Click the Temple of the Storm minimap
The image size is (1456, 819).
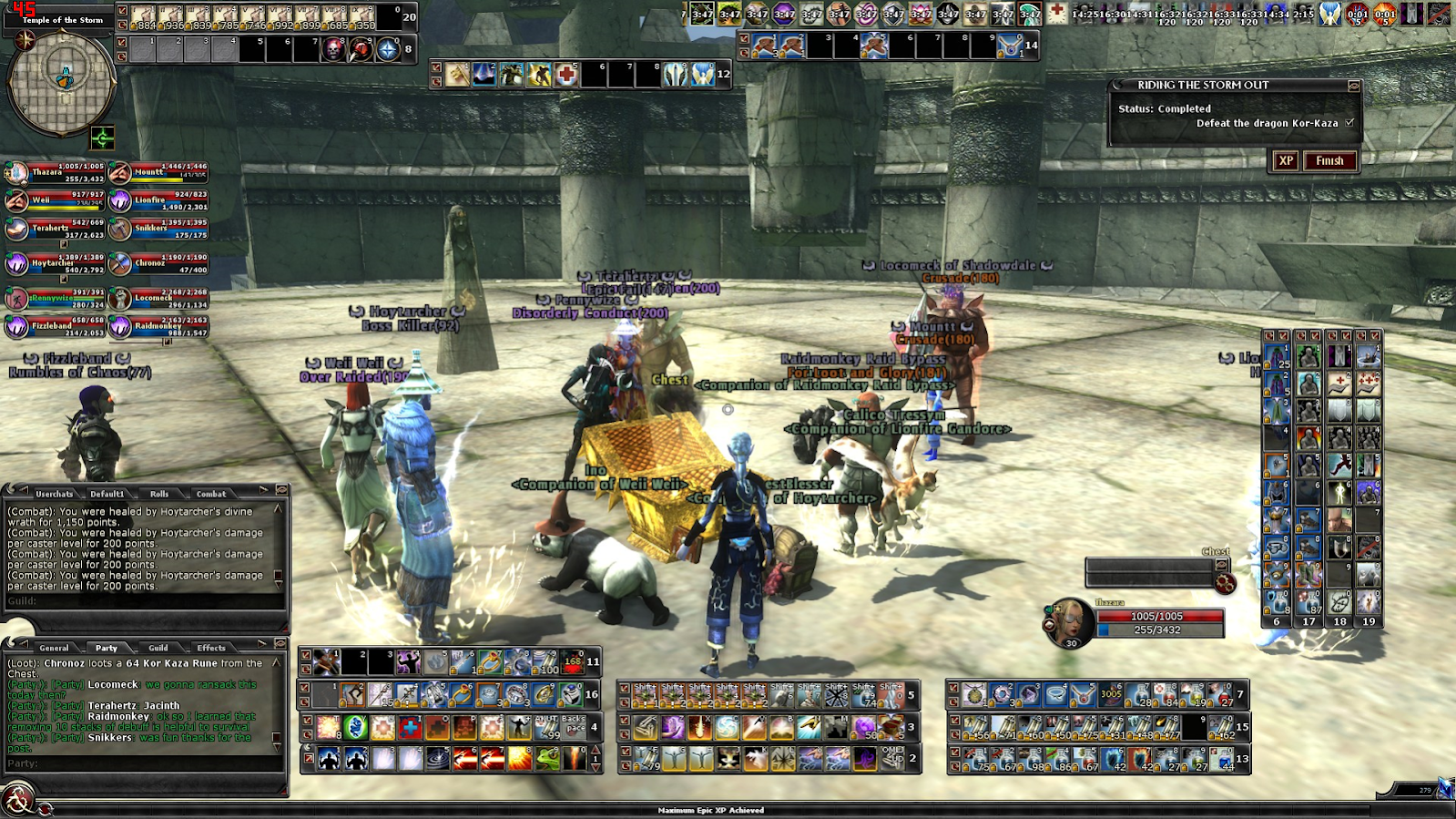coord(62,82)
